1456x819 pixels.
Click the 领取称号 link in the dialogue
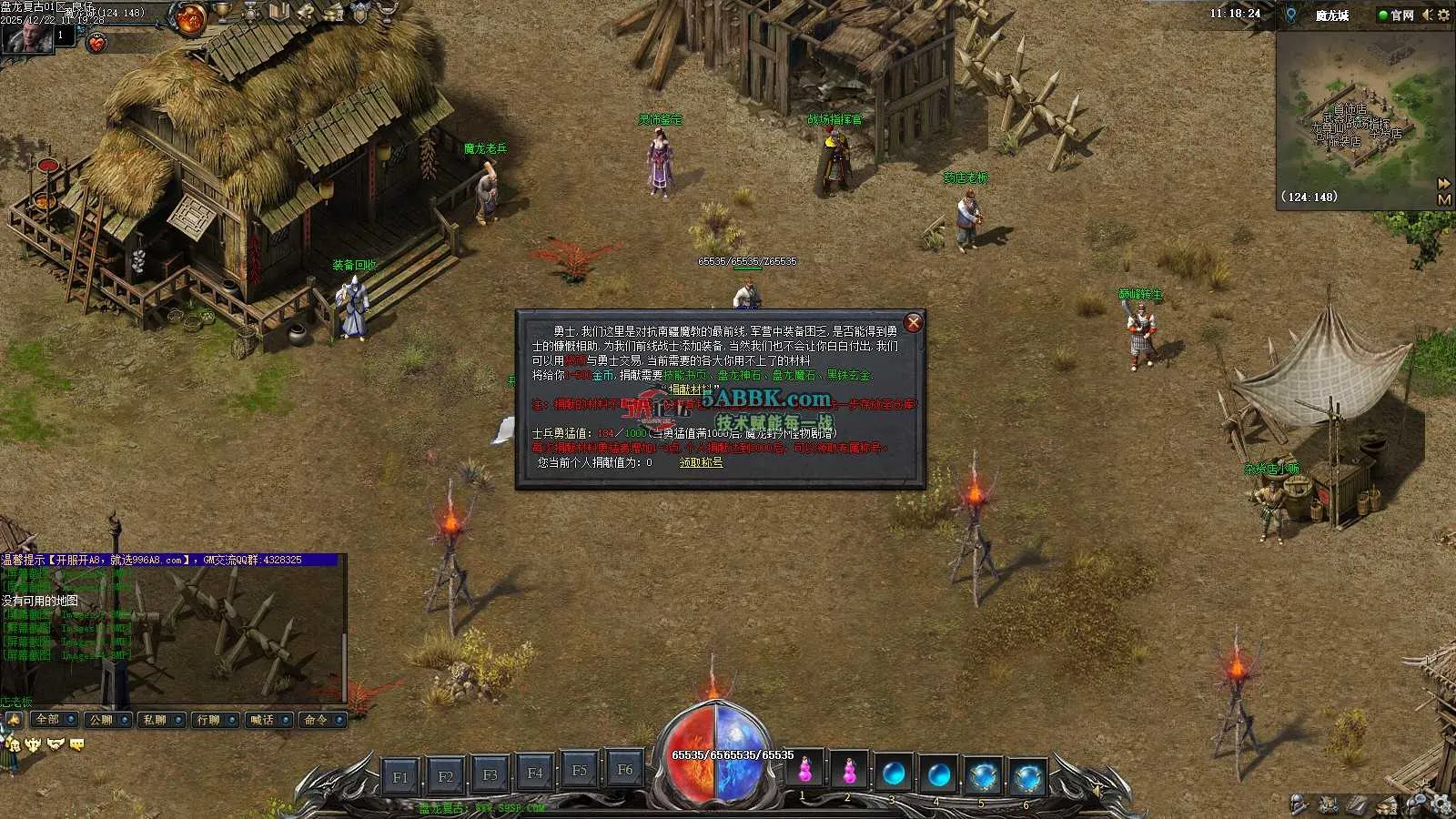tap(701, 462)
